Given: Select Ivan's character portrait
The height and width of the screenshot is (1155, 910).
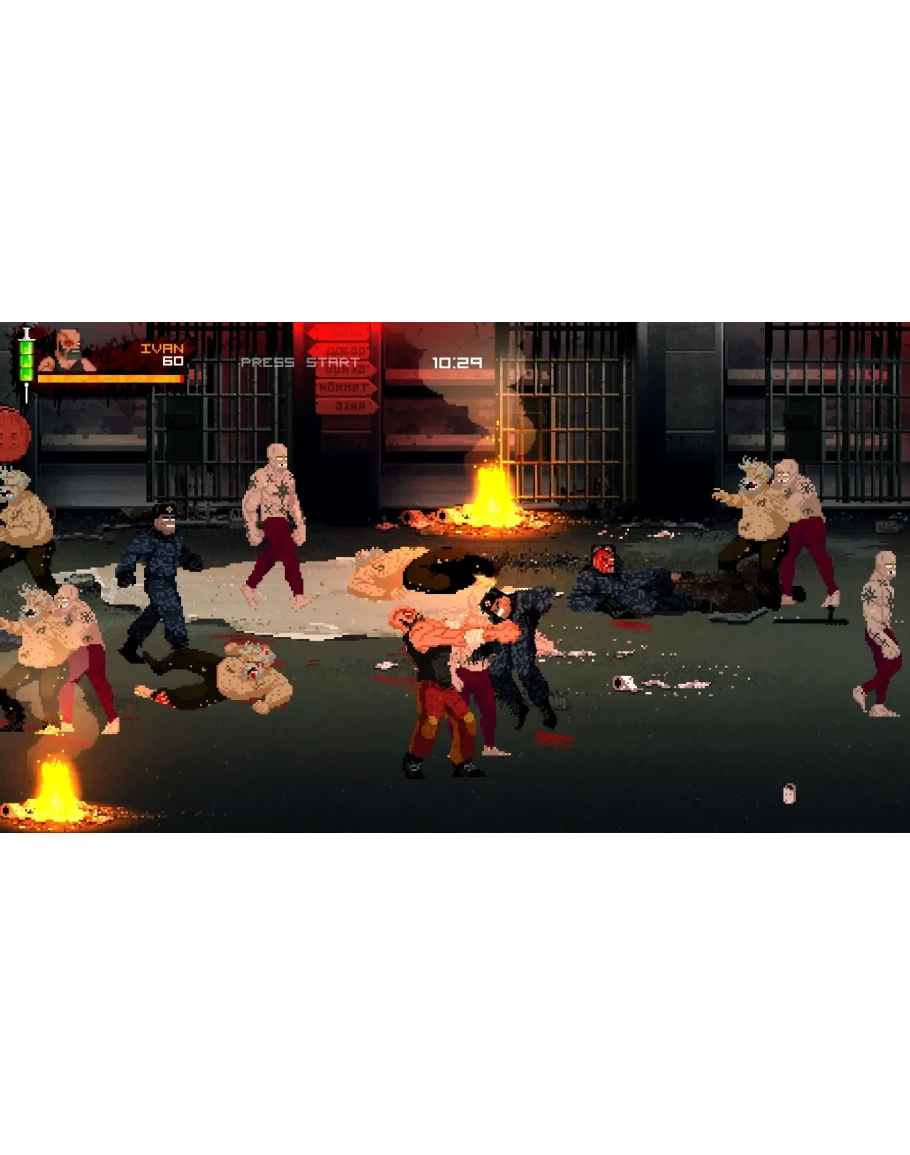Looking at the screenshot, I should point(69,351).
